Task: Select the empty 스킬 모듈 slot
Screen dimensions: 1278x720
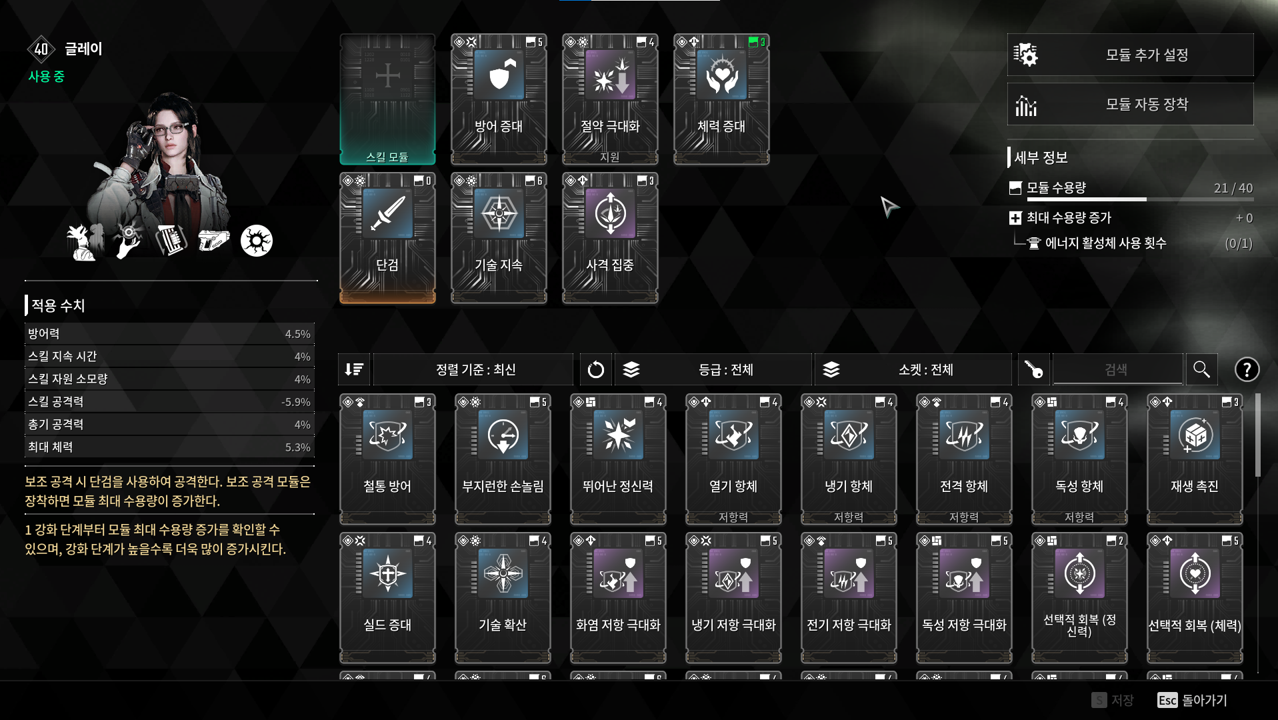Action: [x=387, y=99]
